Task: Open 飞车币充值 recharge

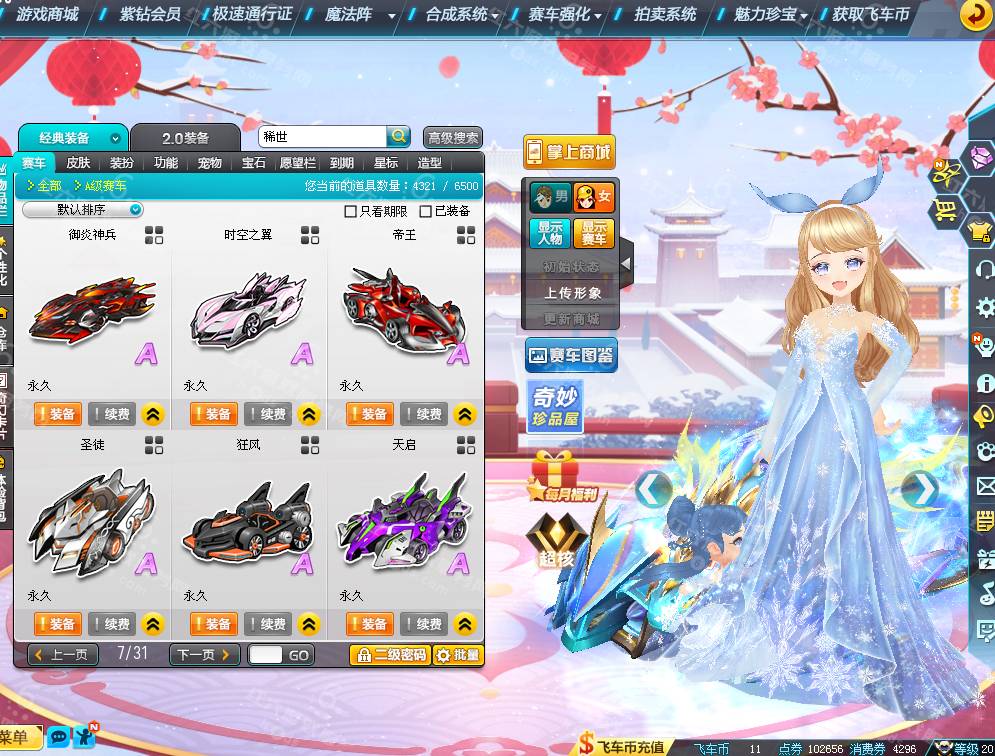Action: click(623, 746)
